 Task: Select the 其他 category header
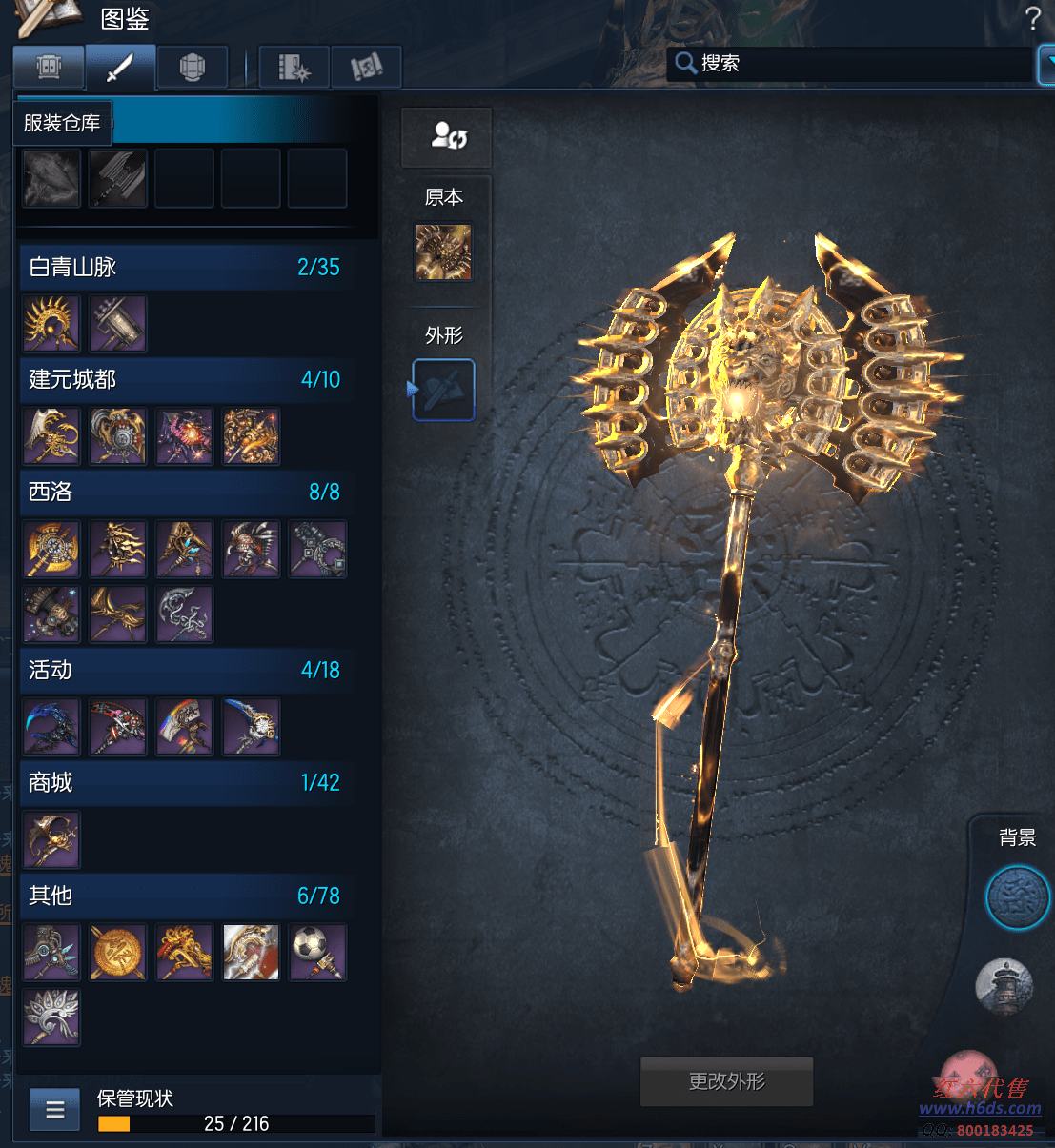pos(186,896)
